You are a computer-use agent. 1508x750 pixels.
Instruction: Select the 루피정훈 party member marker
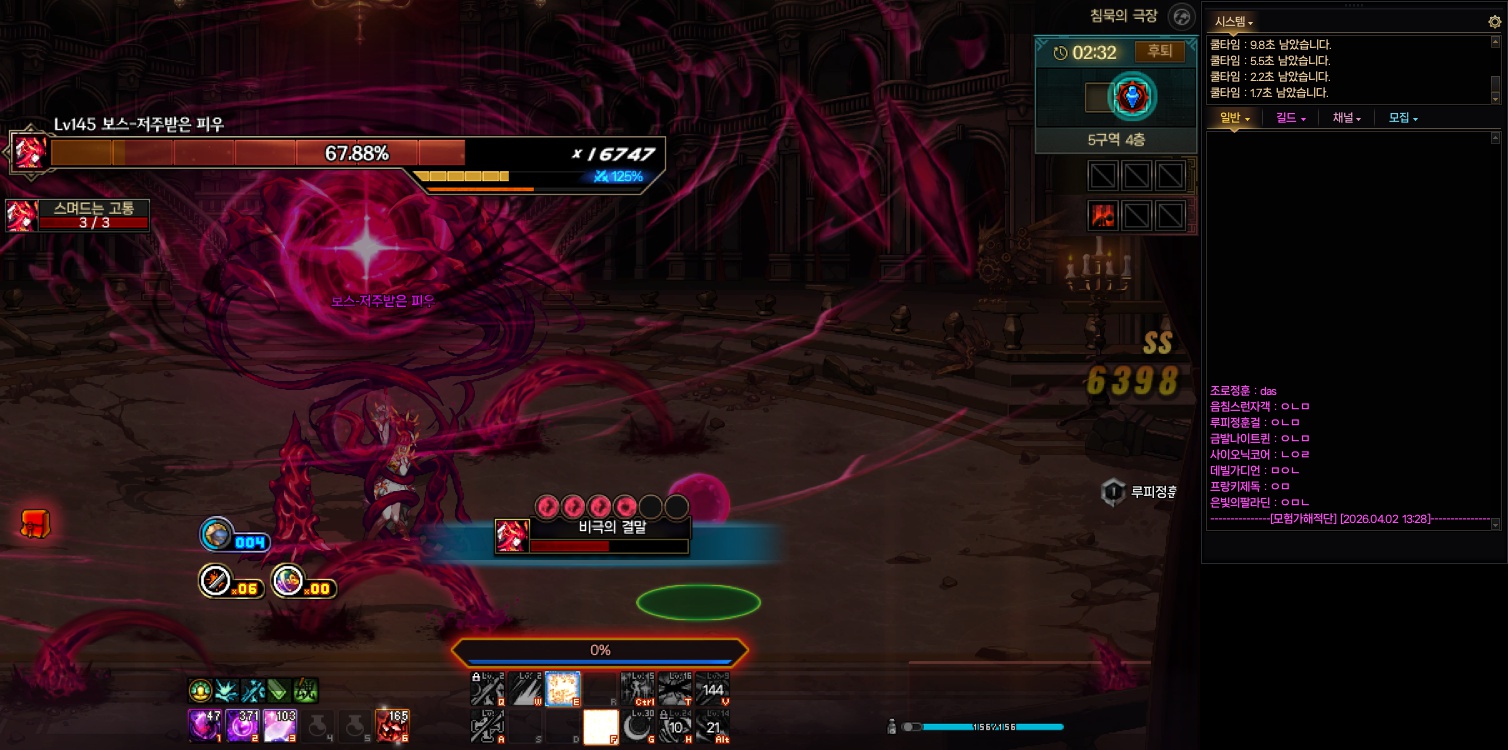click(1113, 492)
